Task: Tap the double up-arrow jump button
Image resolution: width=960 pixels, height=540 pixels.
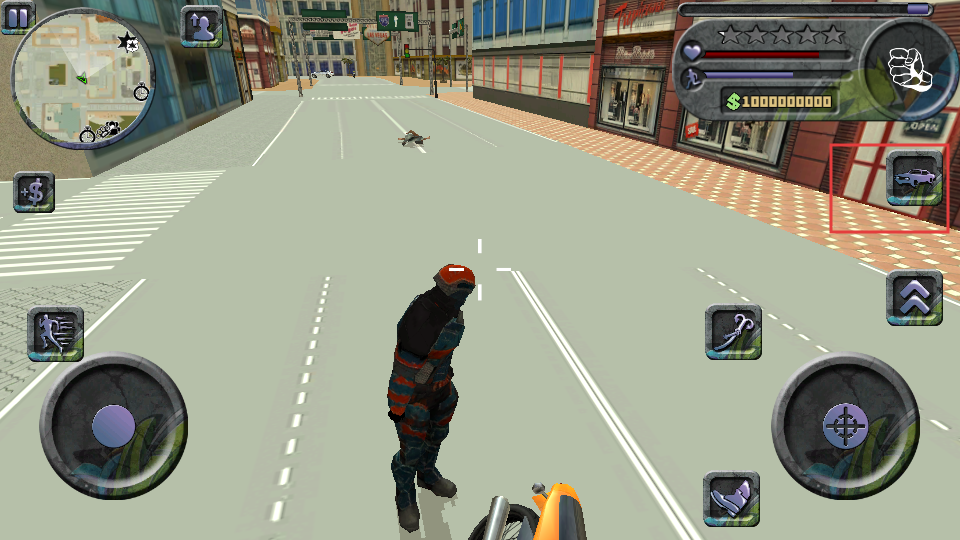Action: point(914,297)
